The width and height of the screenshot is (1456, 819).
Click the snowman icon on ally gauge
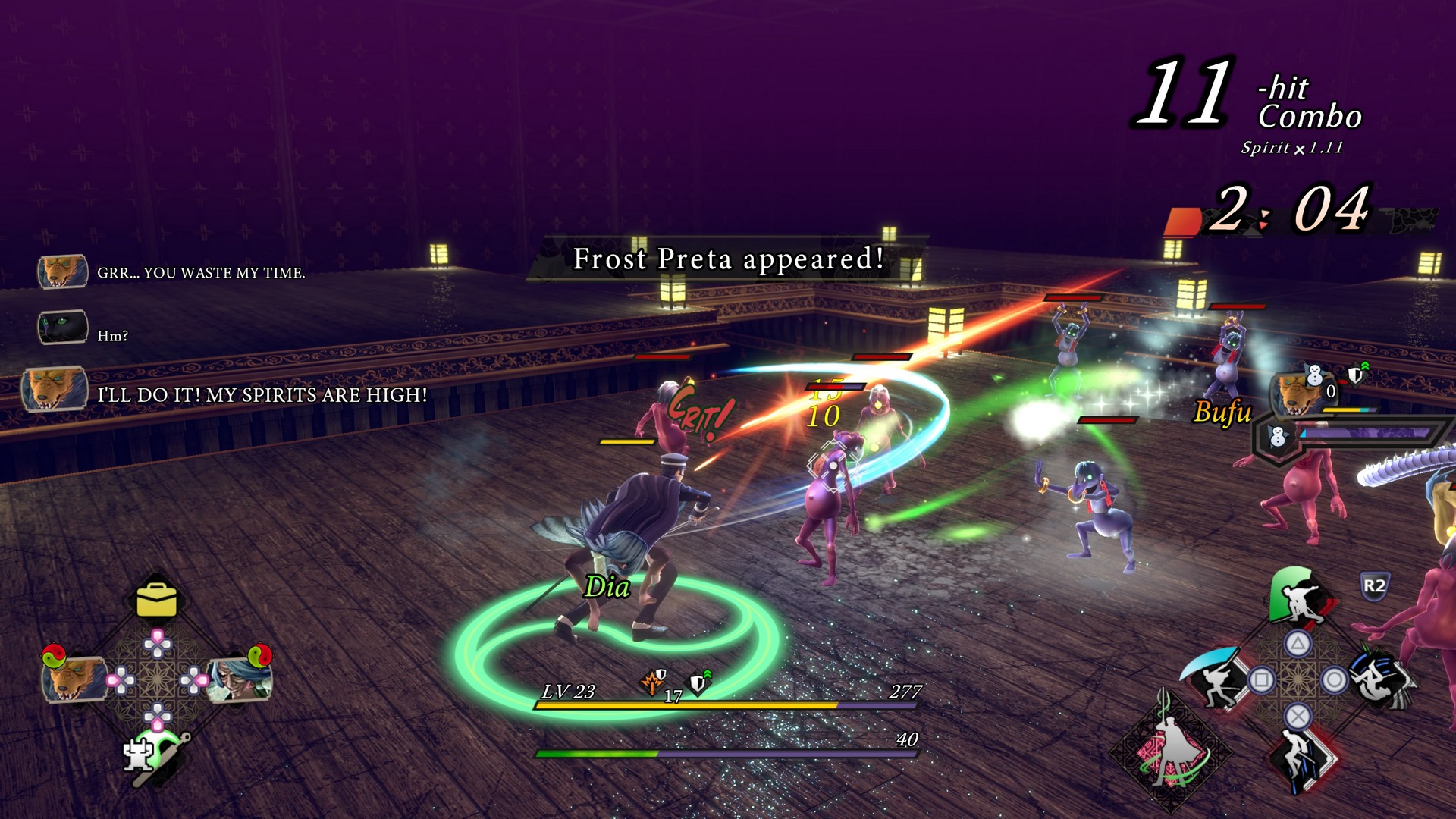(x=1278, y=438)
